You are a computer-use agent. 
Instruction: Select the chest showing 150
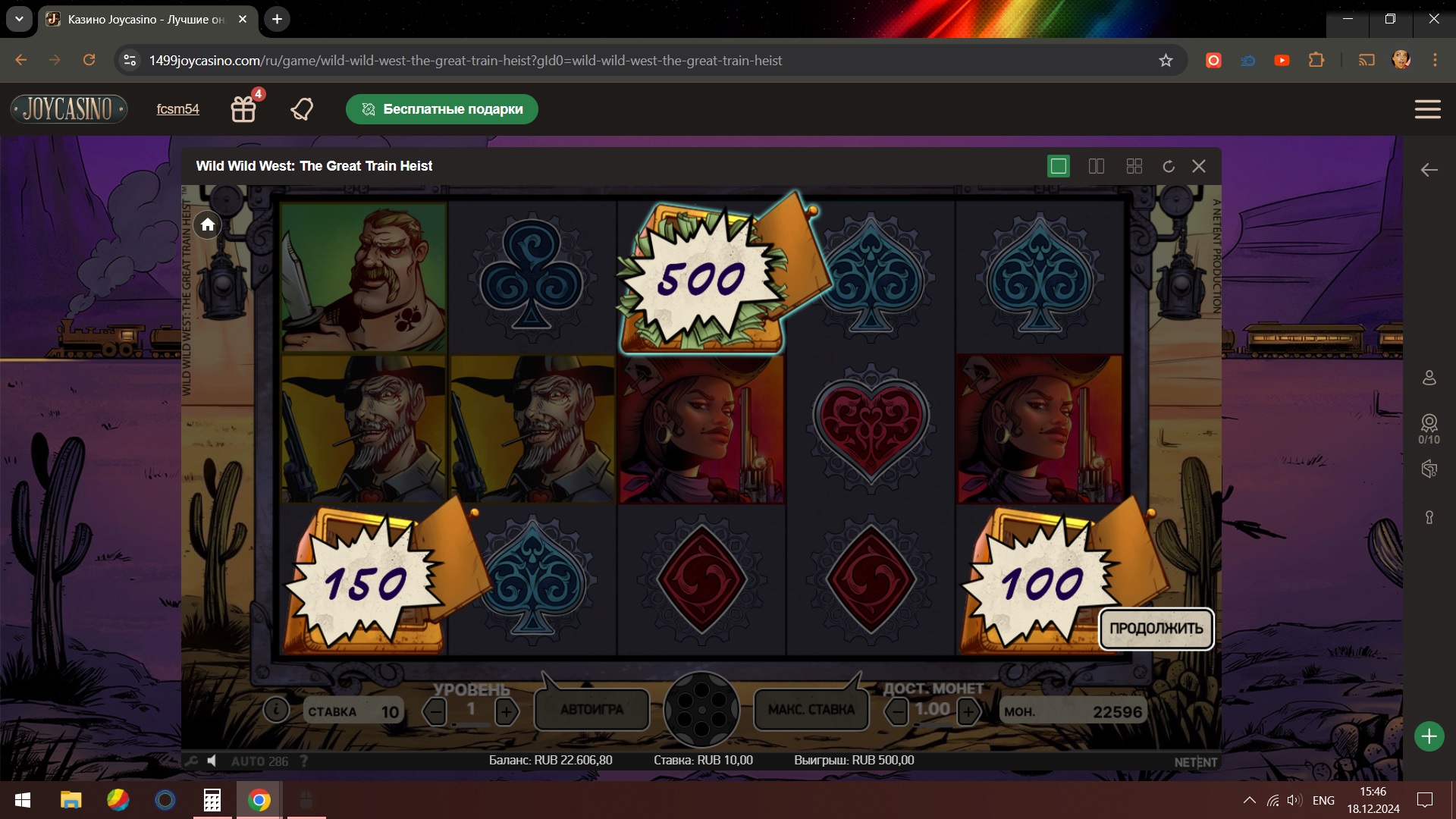[366, 584]
